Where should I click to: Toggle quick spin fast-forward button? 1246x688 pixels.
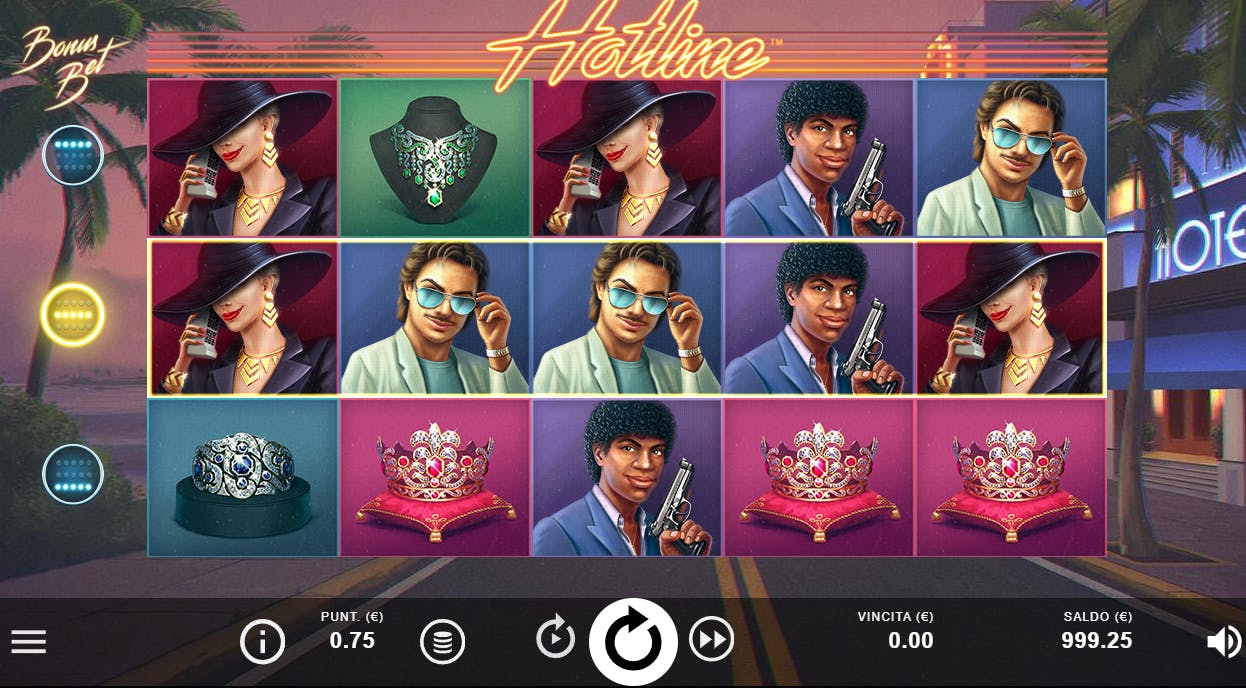711,639
